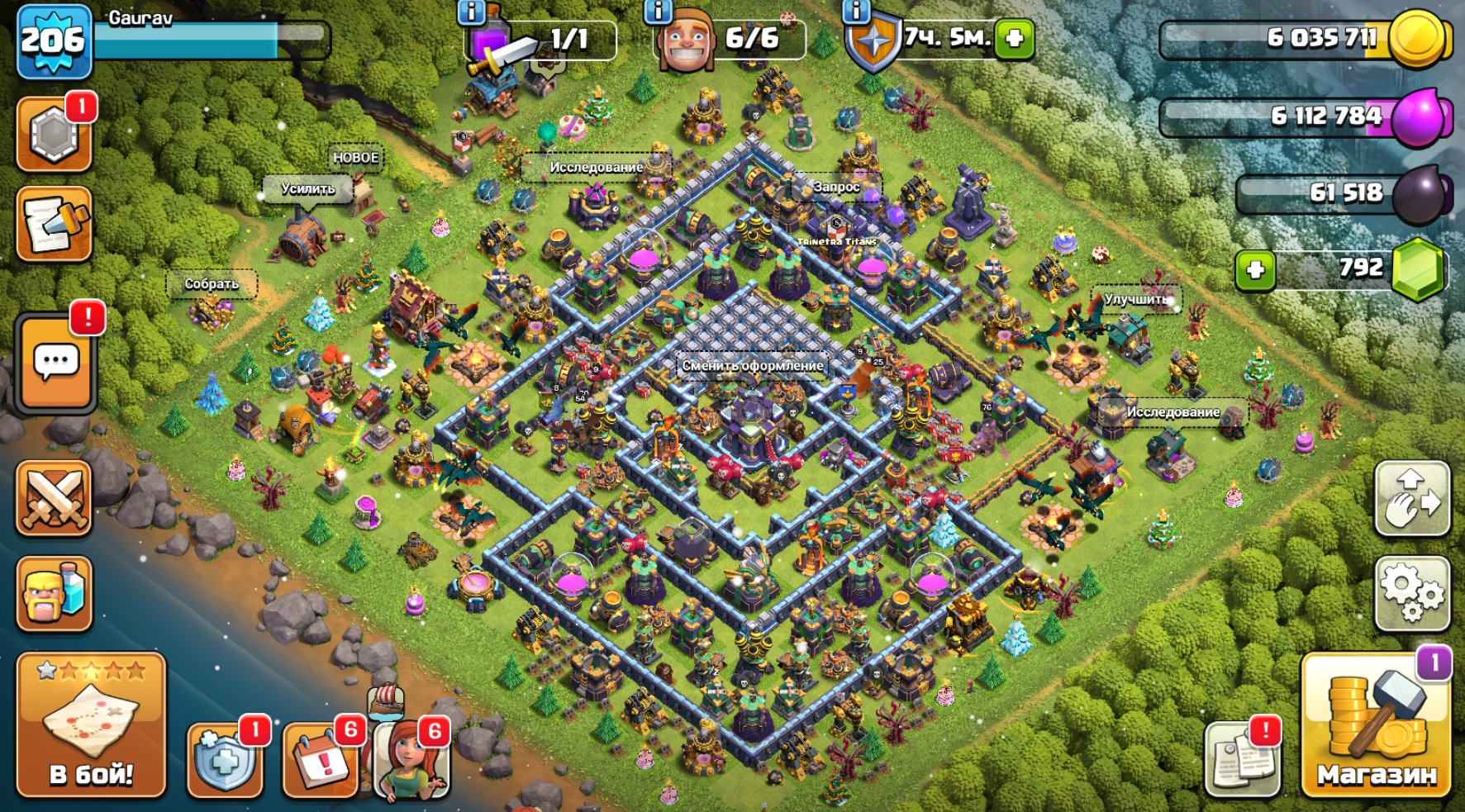
Task: Open the calendar events button
Action: (x=321, y=760)
